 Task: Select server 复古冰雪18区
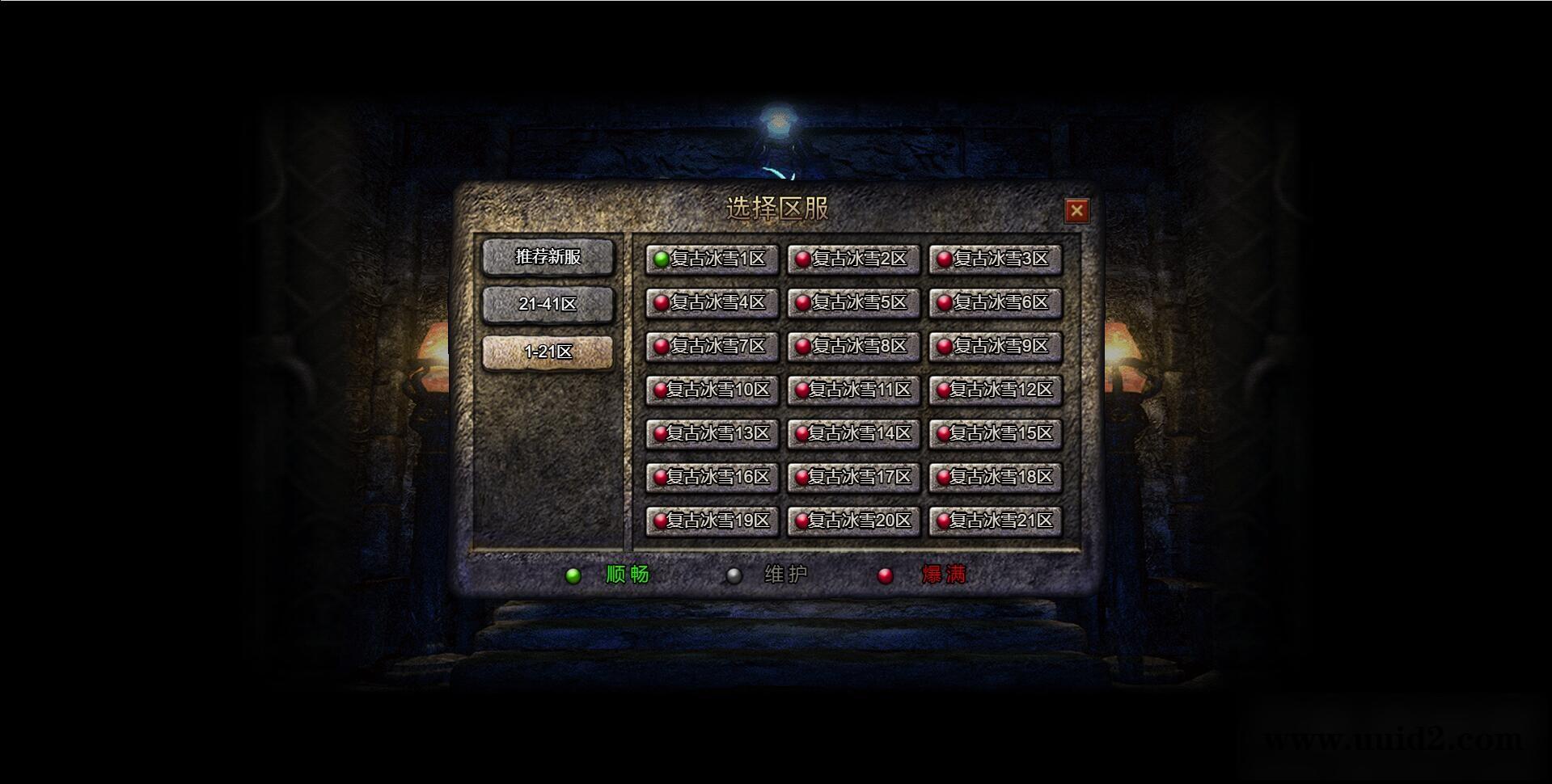click(x=995, y=477)
